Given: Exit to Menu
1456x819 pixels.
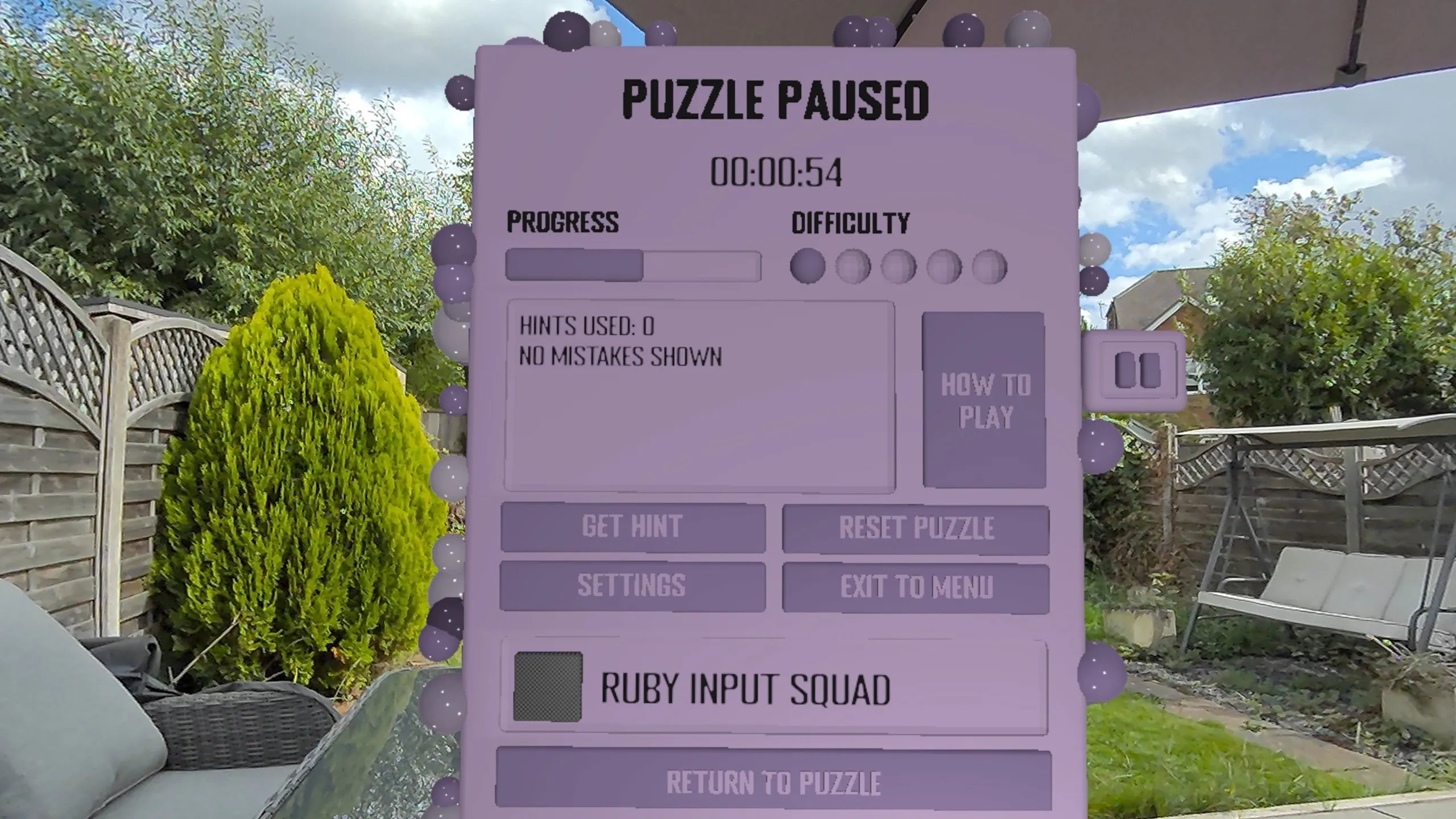Looking at the screenshot, I should pyautogui.click(x=916, y=588).
